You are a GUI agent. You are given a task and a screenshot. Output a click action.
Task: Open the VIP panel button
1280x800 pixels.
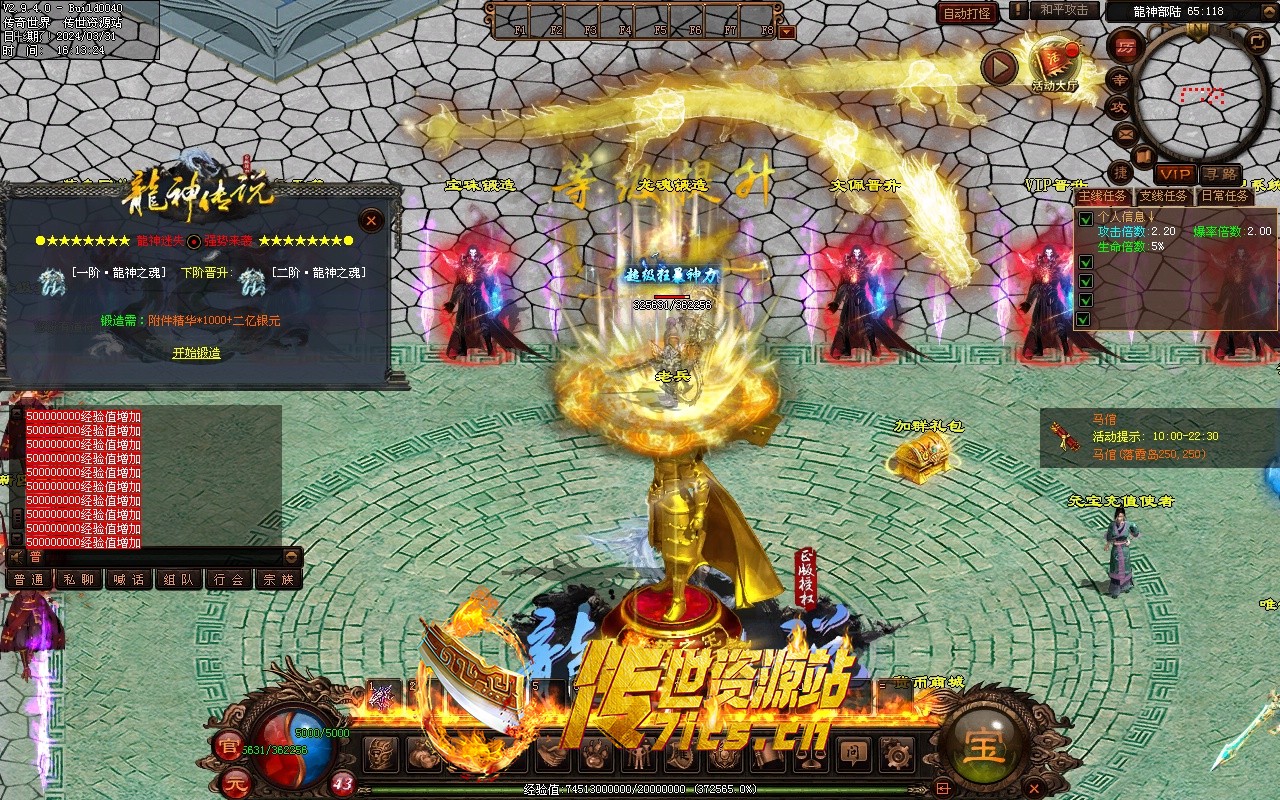1173,174
